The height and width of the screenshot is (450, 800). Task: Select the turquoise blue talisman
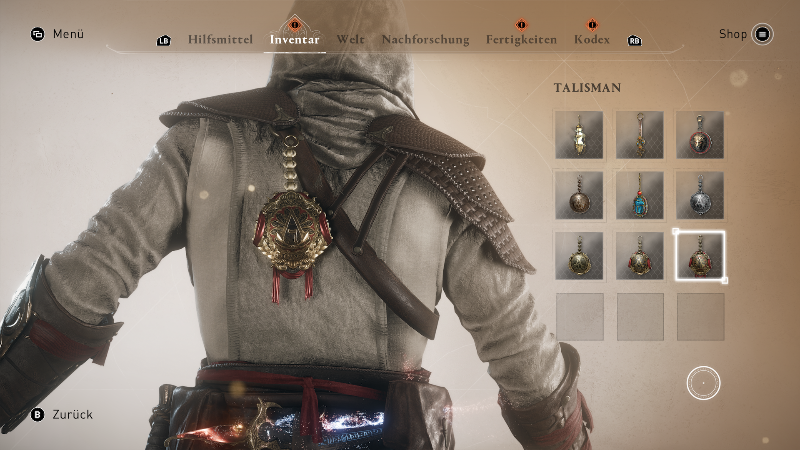click(640, 195)
